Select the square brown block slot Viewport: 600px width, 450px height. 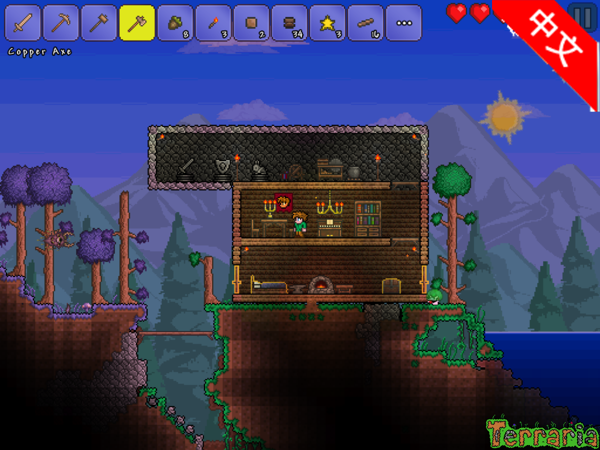(x=251, y=22)
